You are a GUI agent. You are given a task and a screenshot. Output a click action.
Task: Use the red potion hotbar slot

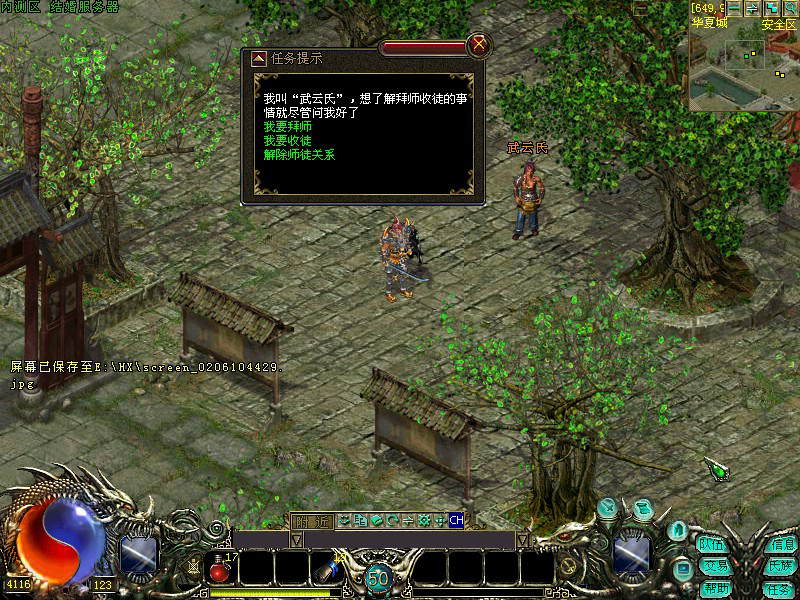pos(219,570)
